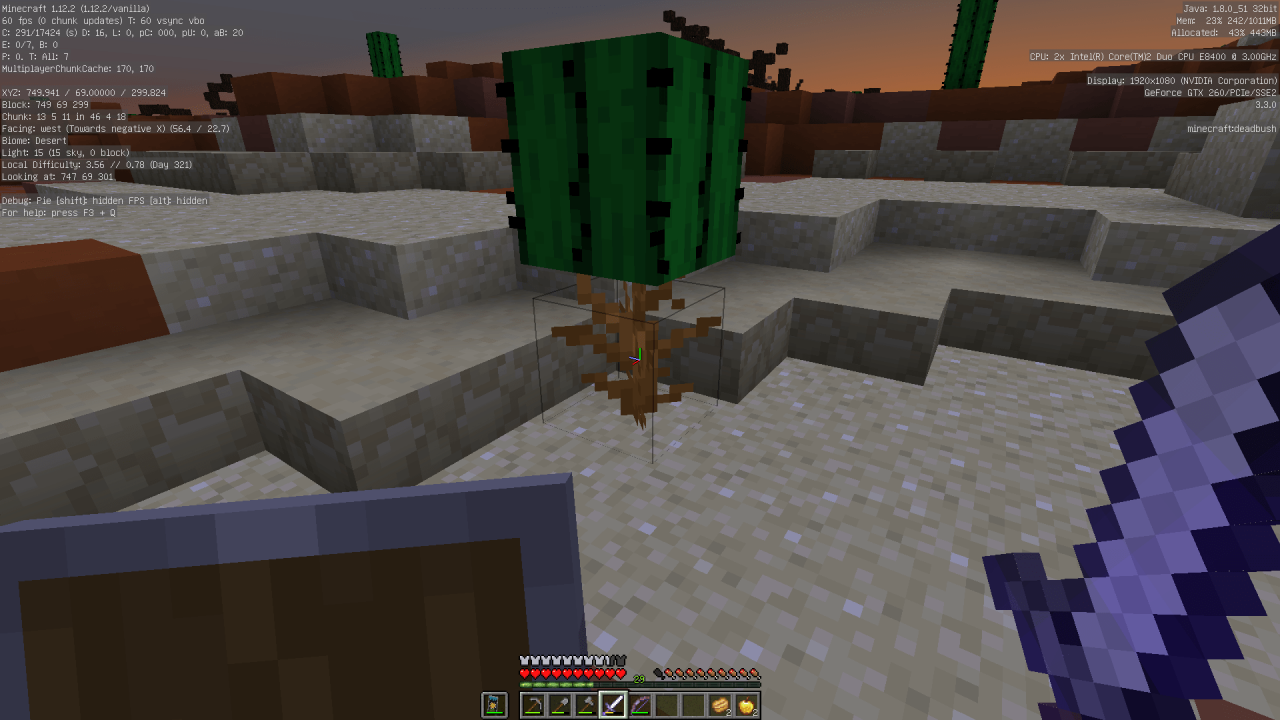Select the shovel hotbar slot
The image size is (1280, 720).
point(560,706)
